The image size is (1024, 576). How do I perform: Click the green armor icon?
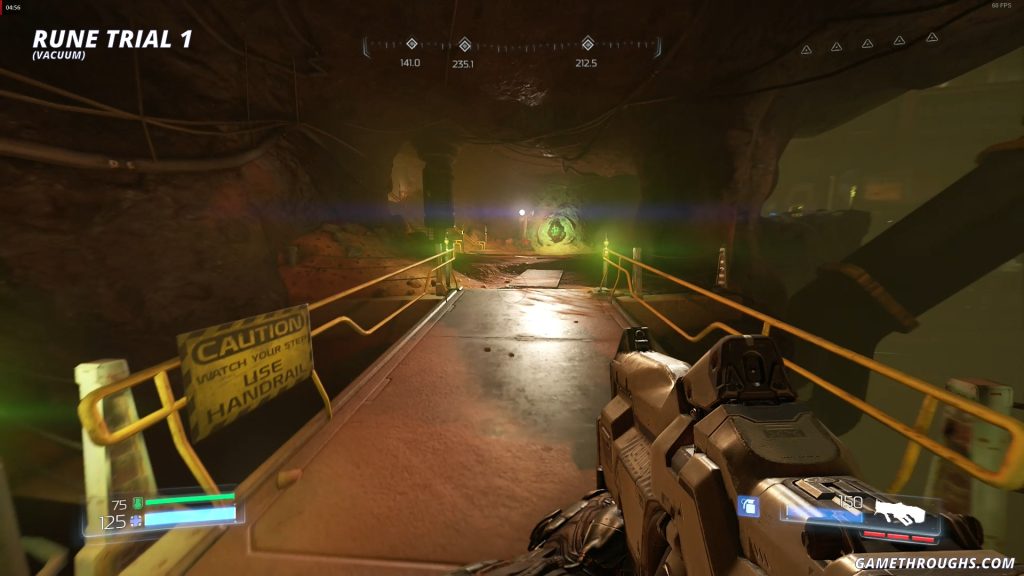click(x=138, y=504)
